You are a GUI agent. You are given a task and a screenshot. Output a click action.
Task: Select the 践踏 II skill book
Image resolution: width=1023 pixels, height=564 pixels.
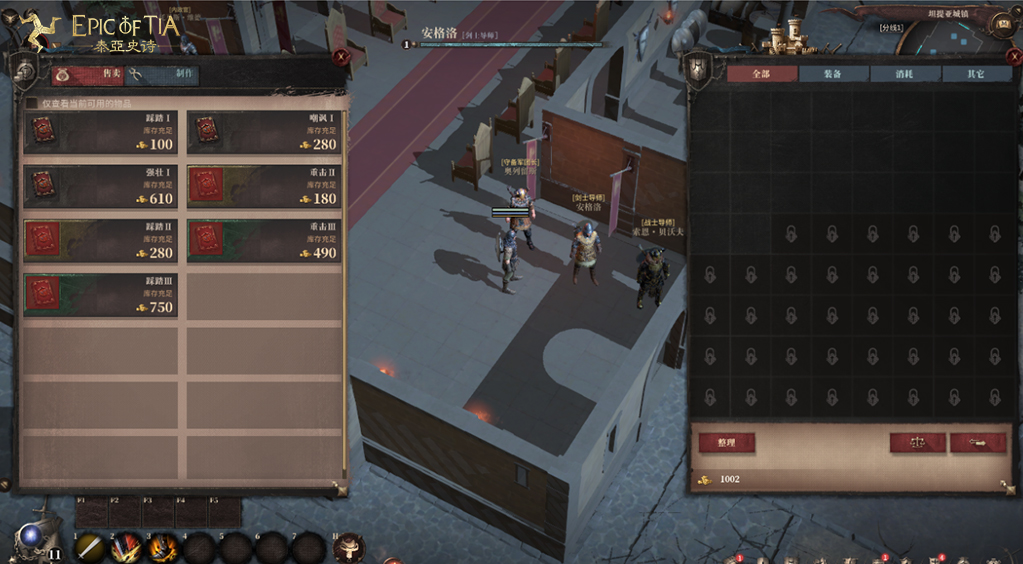(100, 241)
